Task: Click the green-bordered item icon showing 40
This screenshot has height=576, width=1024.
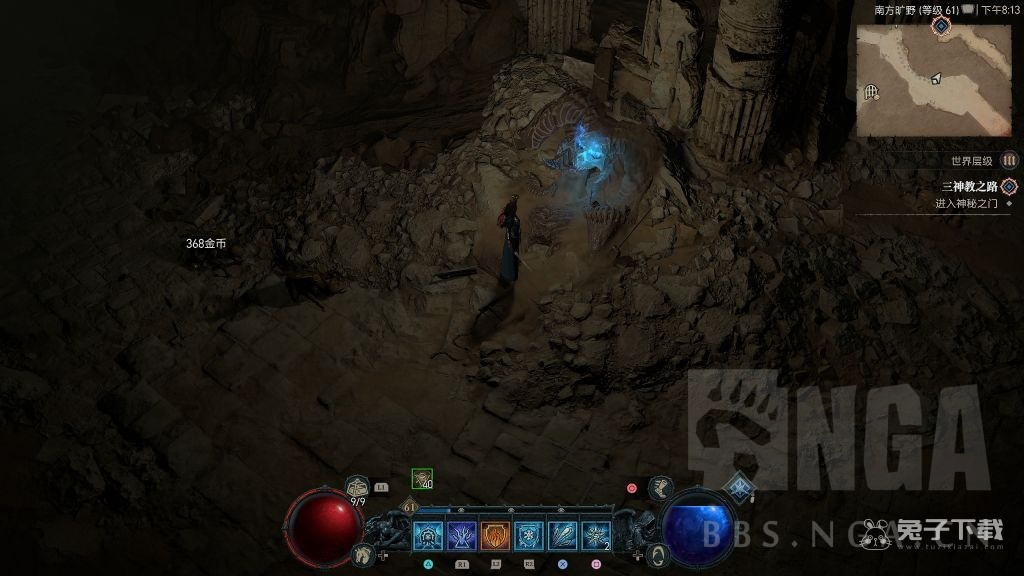Action: (422, 480)
